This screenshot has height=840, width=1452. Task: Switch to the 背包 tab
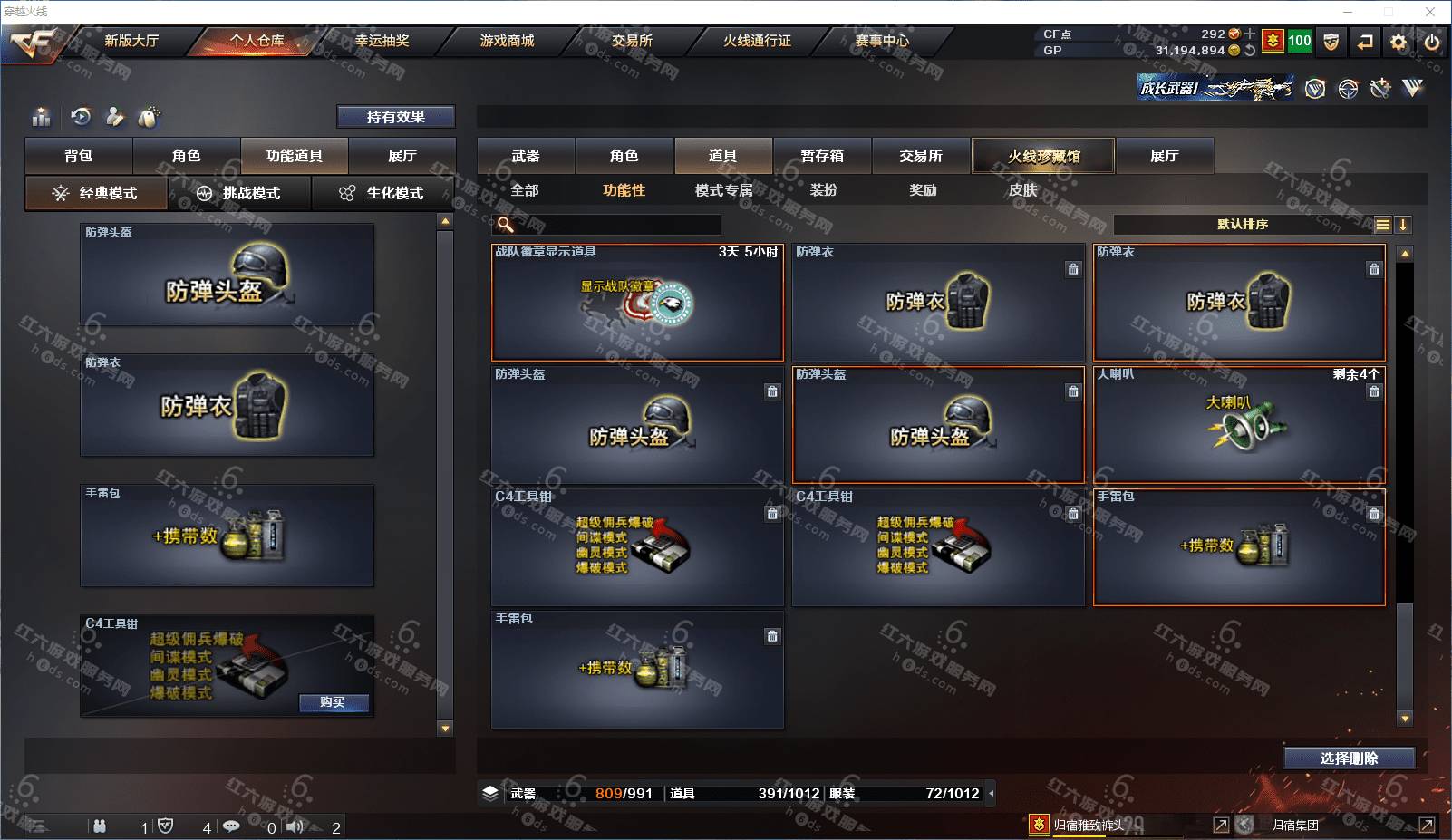tap(79, 156)
